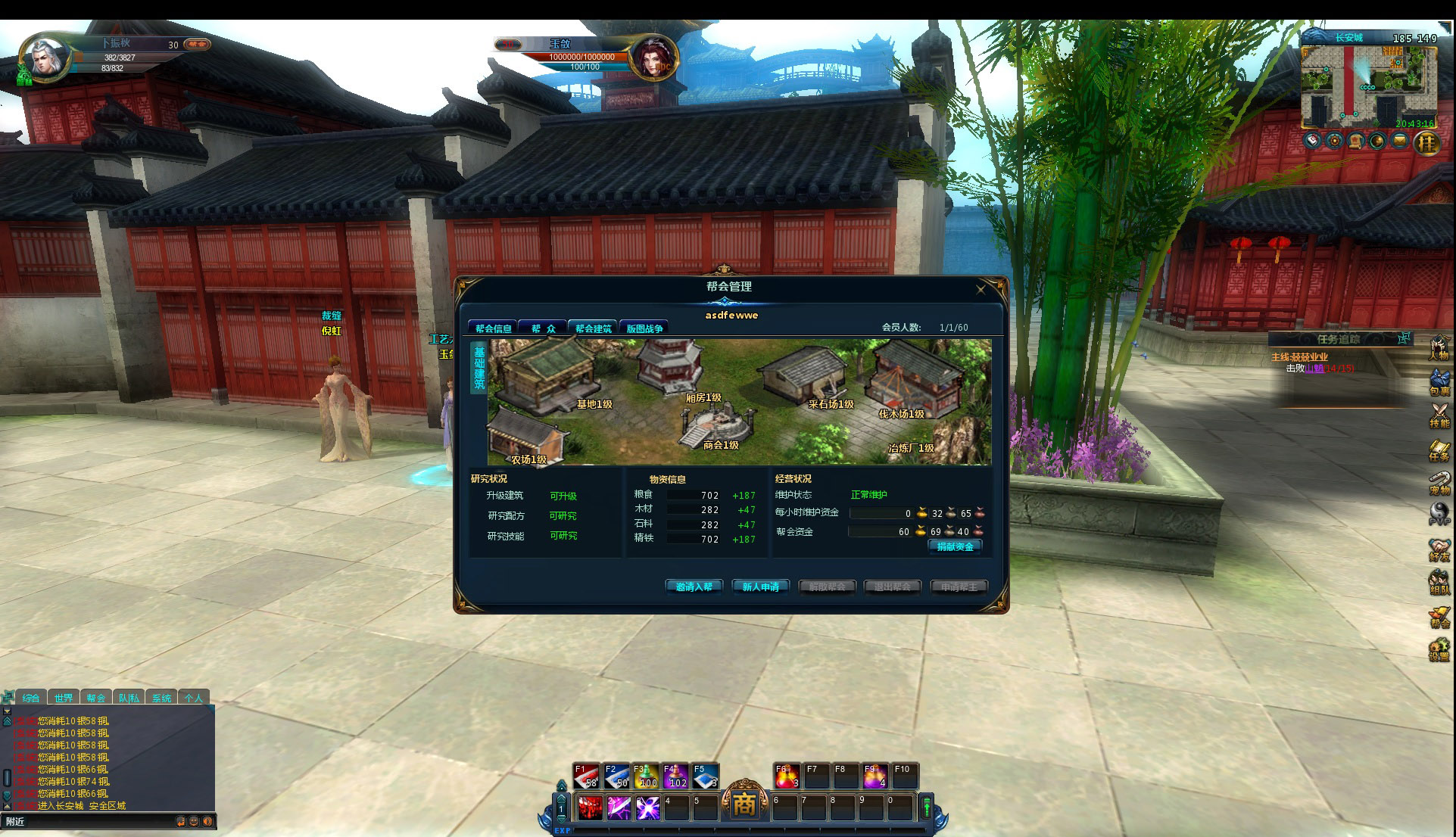Screen dimensions: 1456x837
Task: Click the 捐献资金 donate funds button
Action: (x=955, y=546)
